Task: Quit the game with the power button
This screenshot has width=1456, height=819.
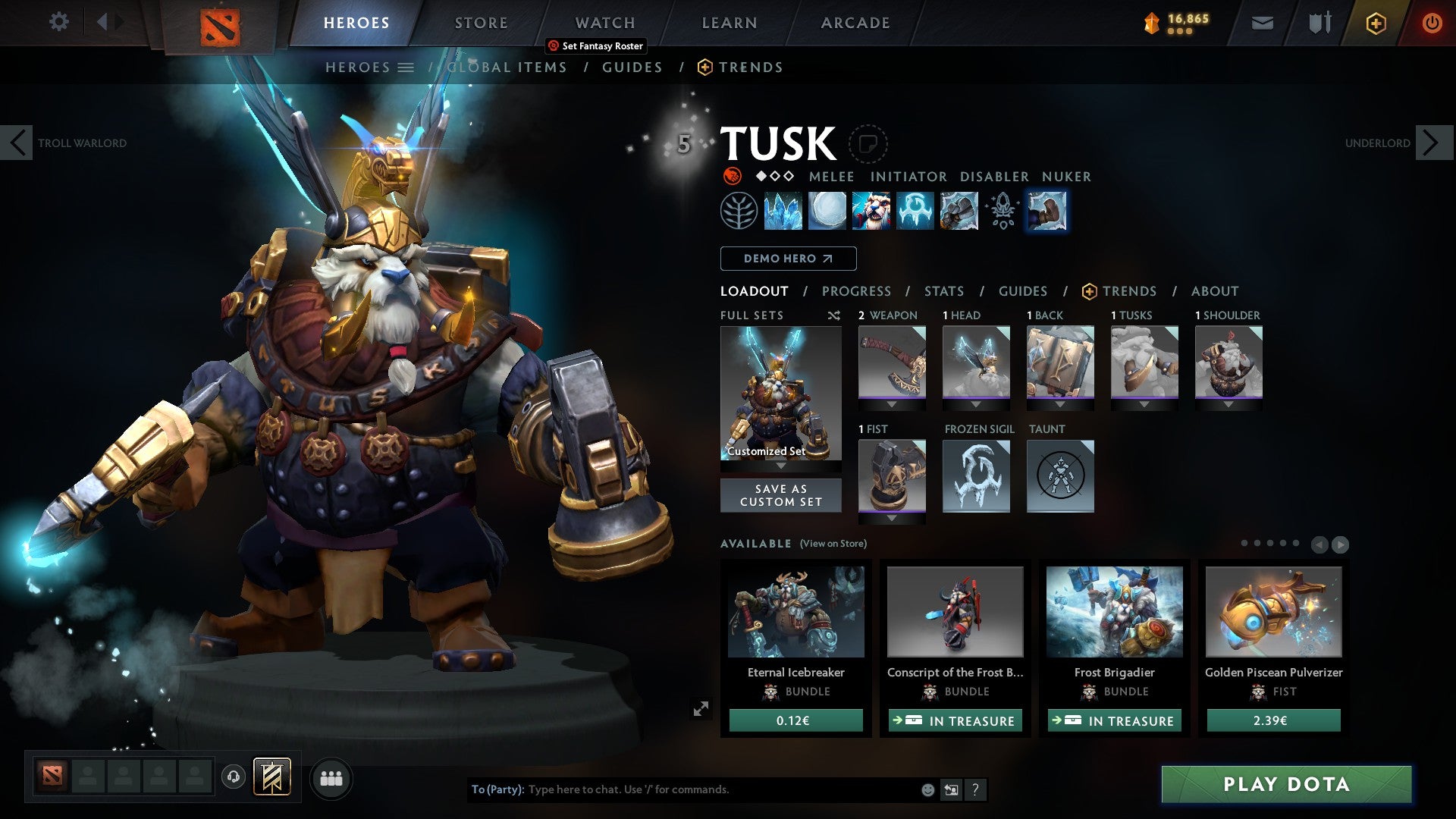Action: (x=1432, y=23)
